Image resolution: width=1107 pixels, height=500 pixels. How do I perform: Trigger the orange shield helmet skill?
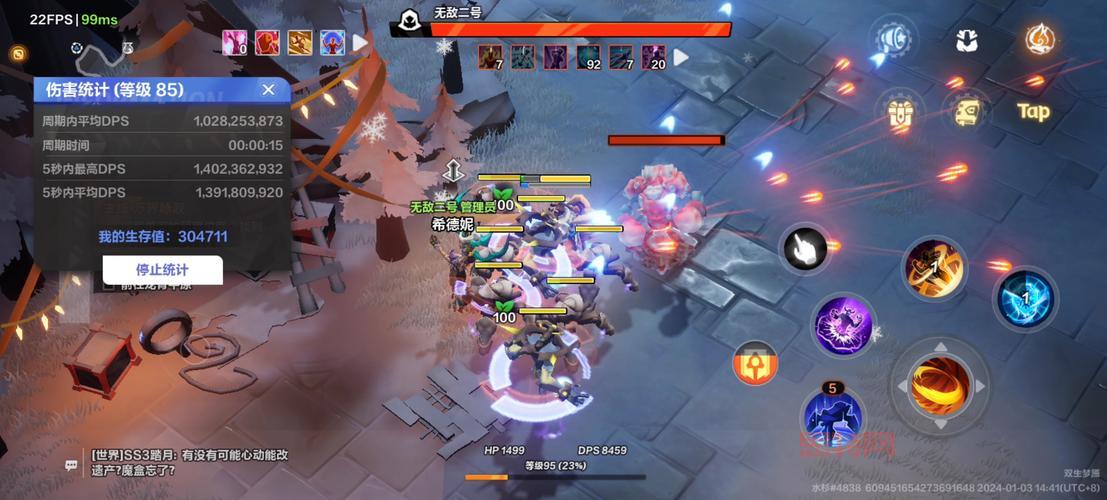tap(755, 364)
